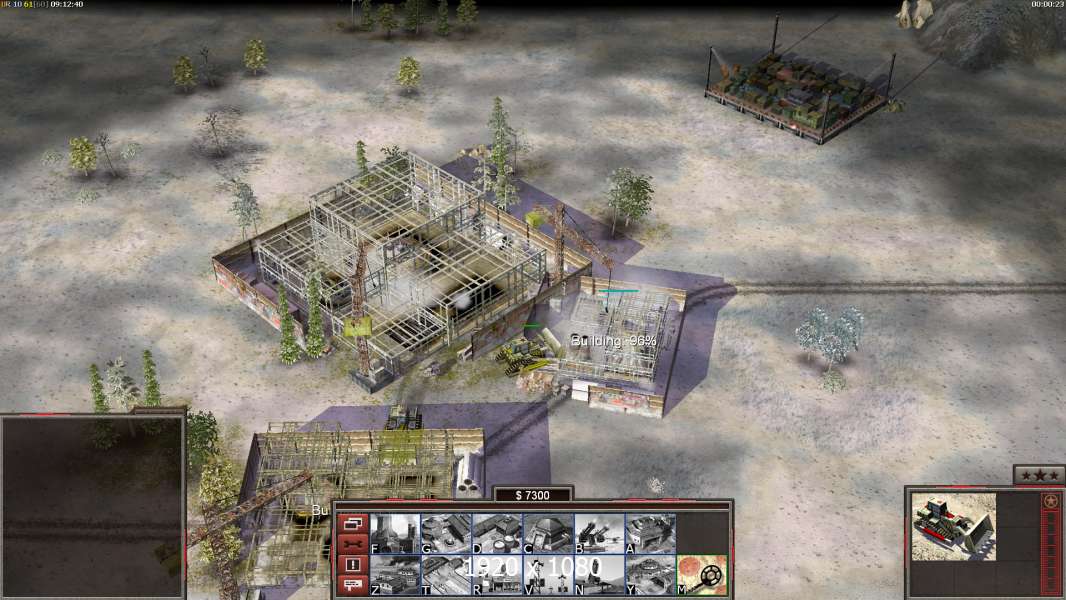
Task: Build the gattling cannon defense (B)
Action: point(599,534)
